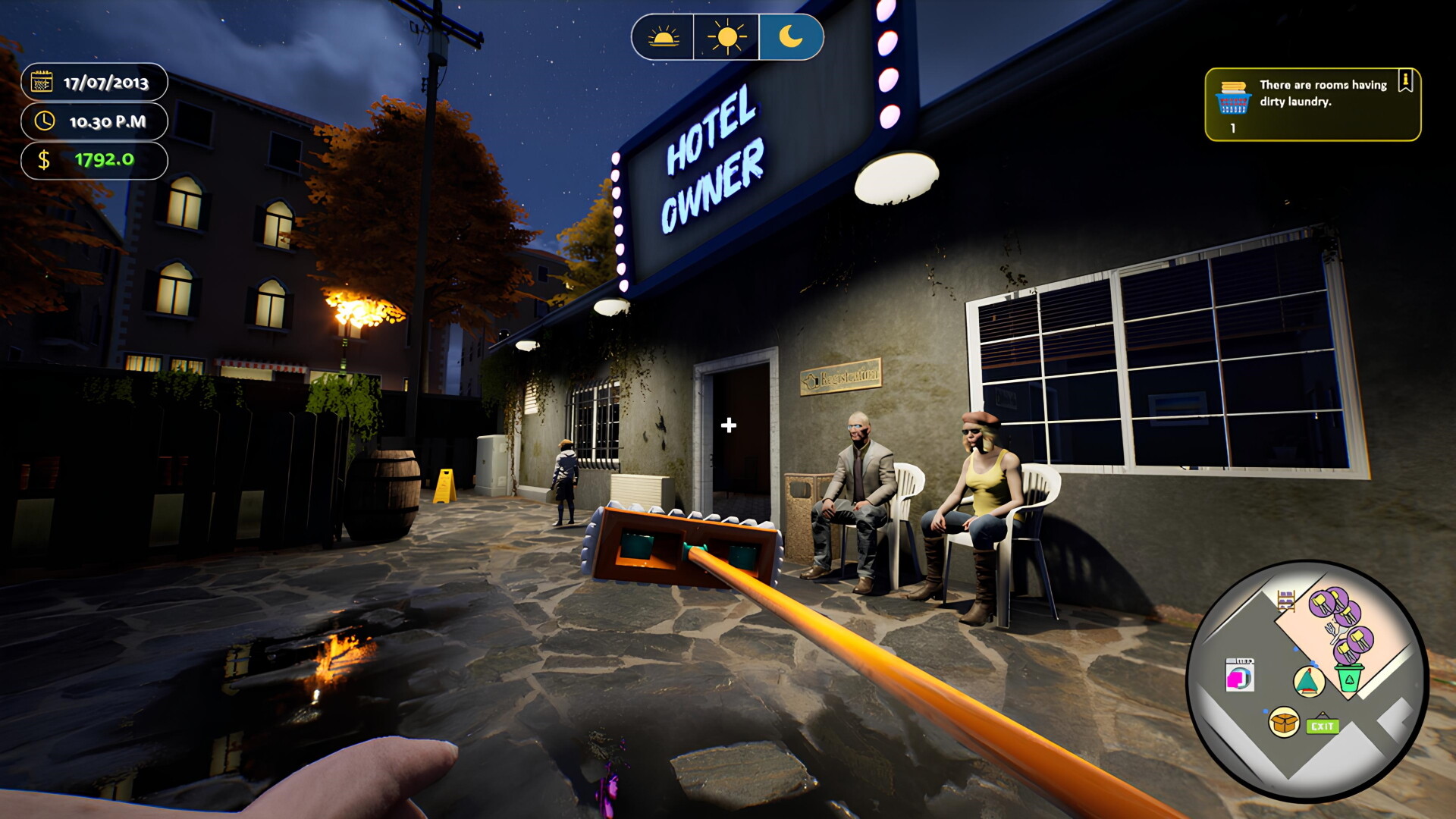
Task: Select the laundry basket notification icon
Action: coord(1233,99)
